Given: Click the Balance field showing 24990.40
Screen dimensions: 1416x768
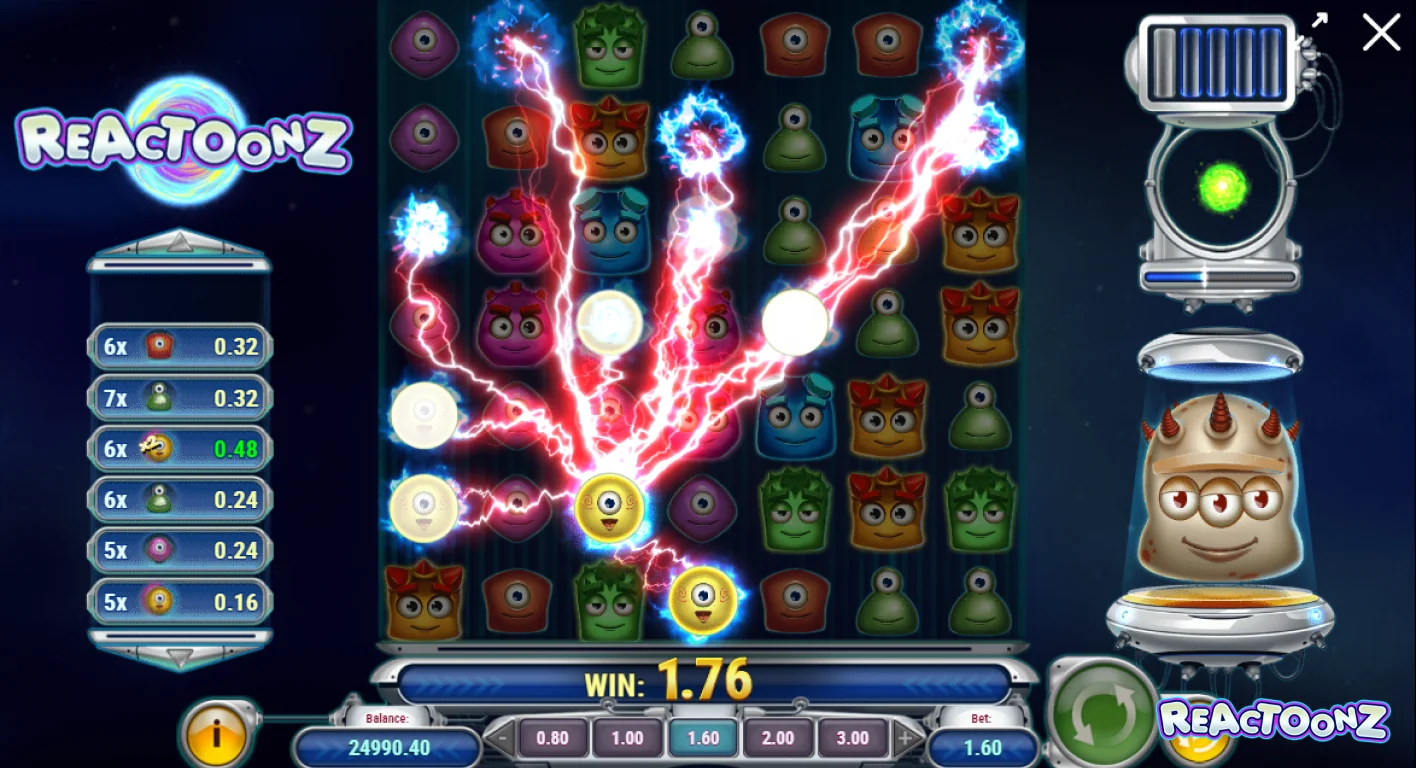Looking at the screenshot, I should pyautogui.click(x=388, y=746).
